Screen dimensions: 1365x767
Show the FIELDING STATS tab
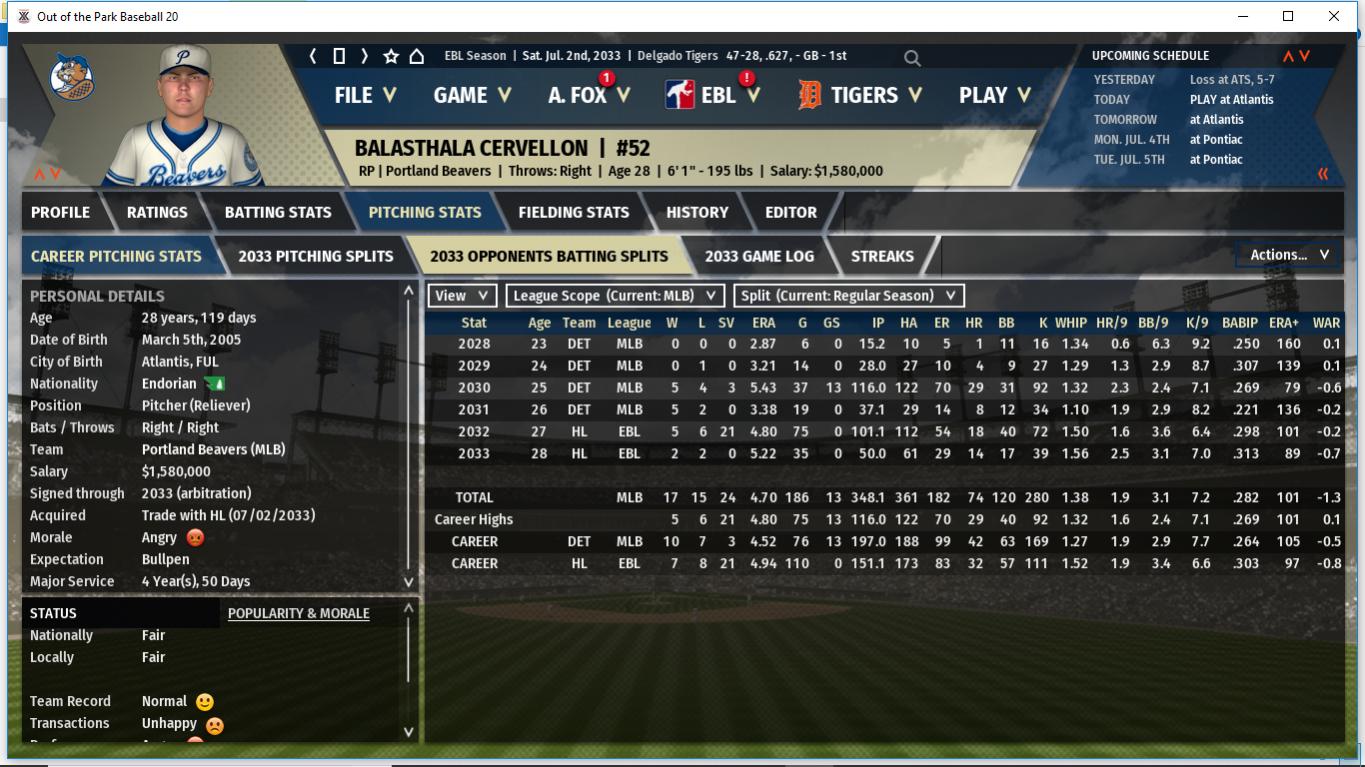click(x=573, y=212)
